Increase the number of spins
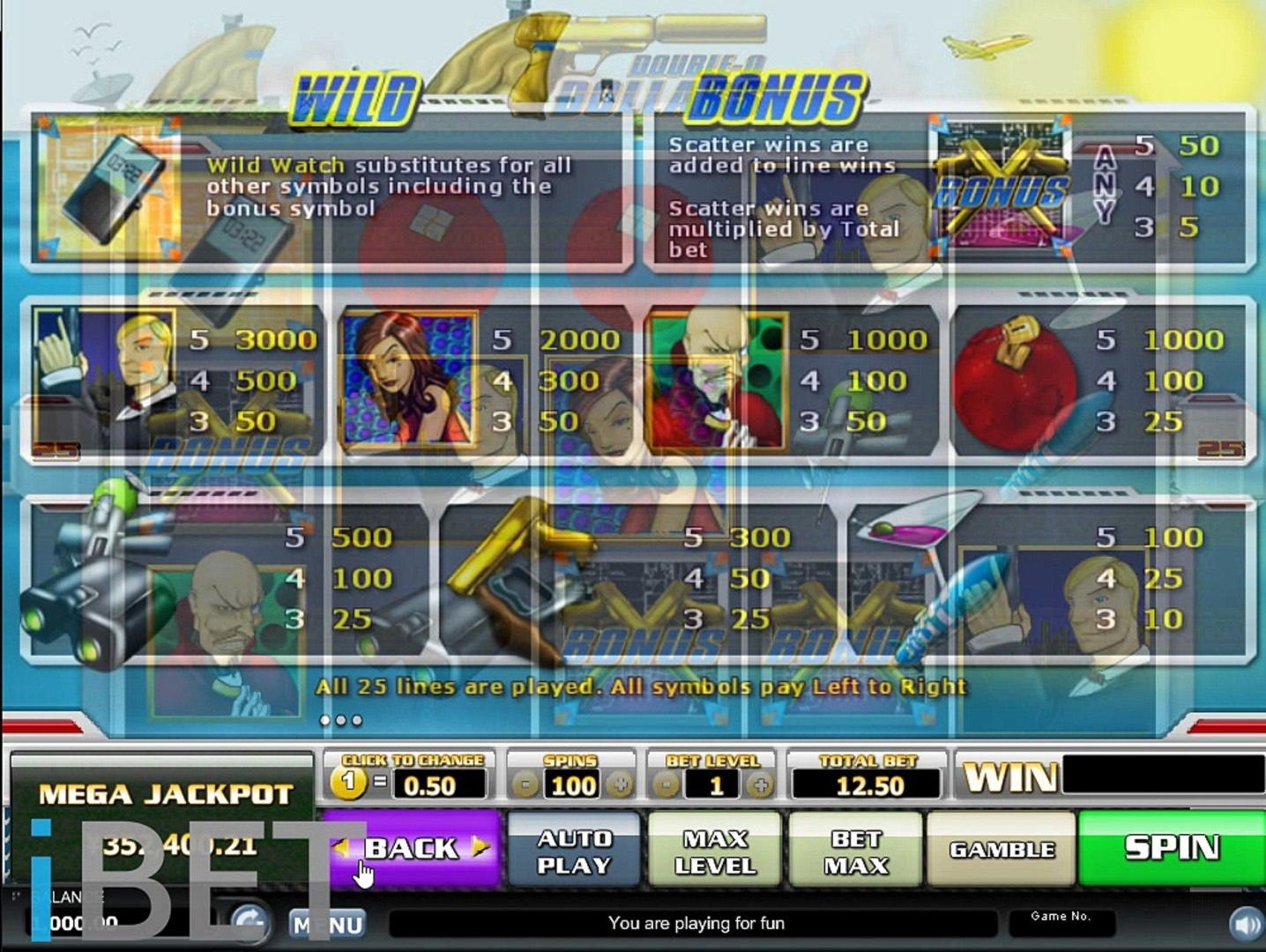The height and width of the screenshot is (952, 1266). pyautogui.click(x=620, y=785)
